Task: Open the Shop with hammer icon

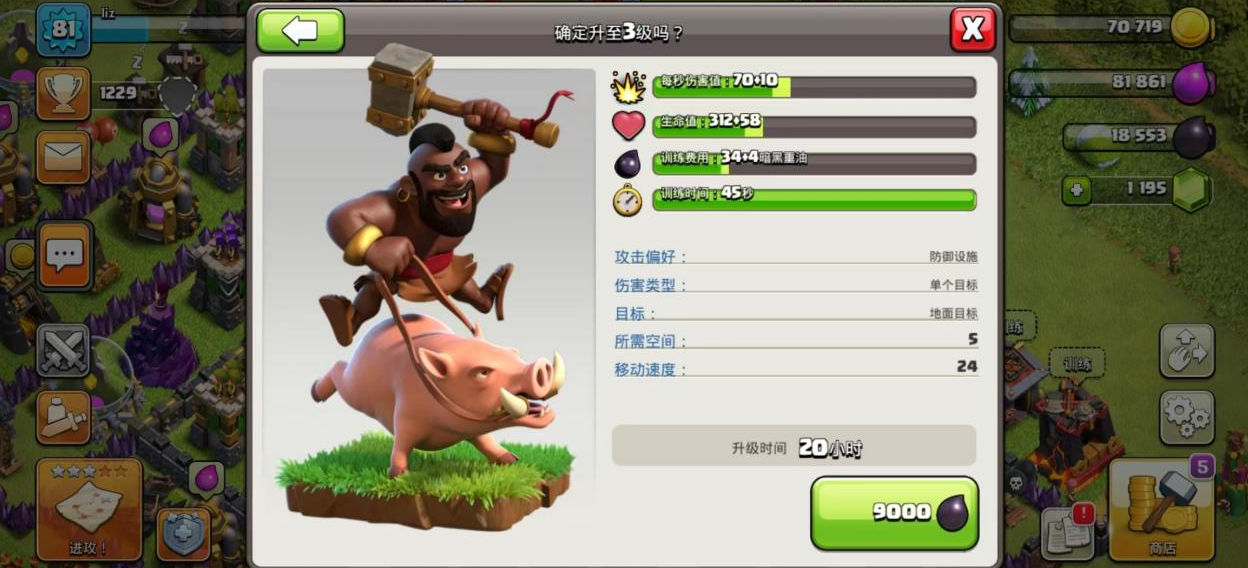Action: (x=1162, y=510)
